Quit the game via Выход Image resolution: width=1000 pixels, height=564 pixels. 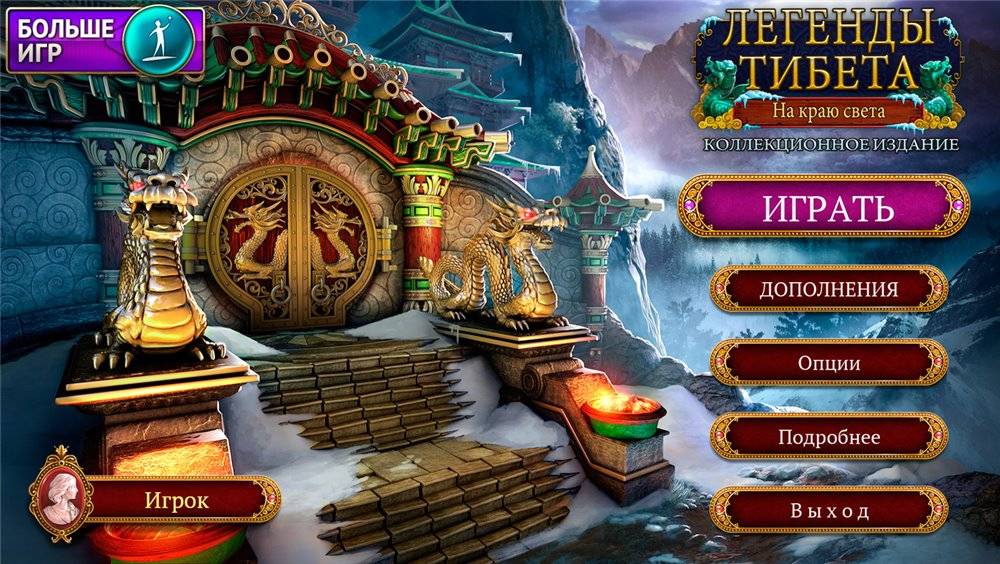point(828,510)
